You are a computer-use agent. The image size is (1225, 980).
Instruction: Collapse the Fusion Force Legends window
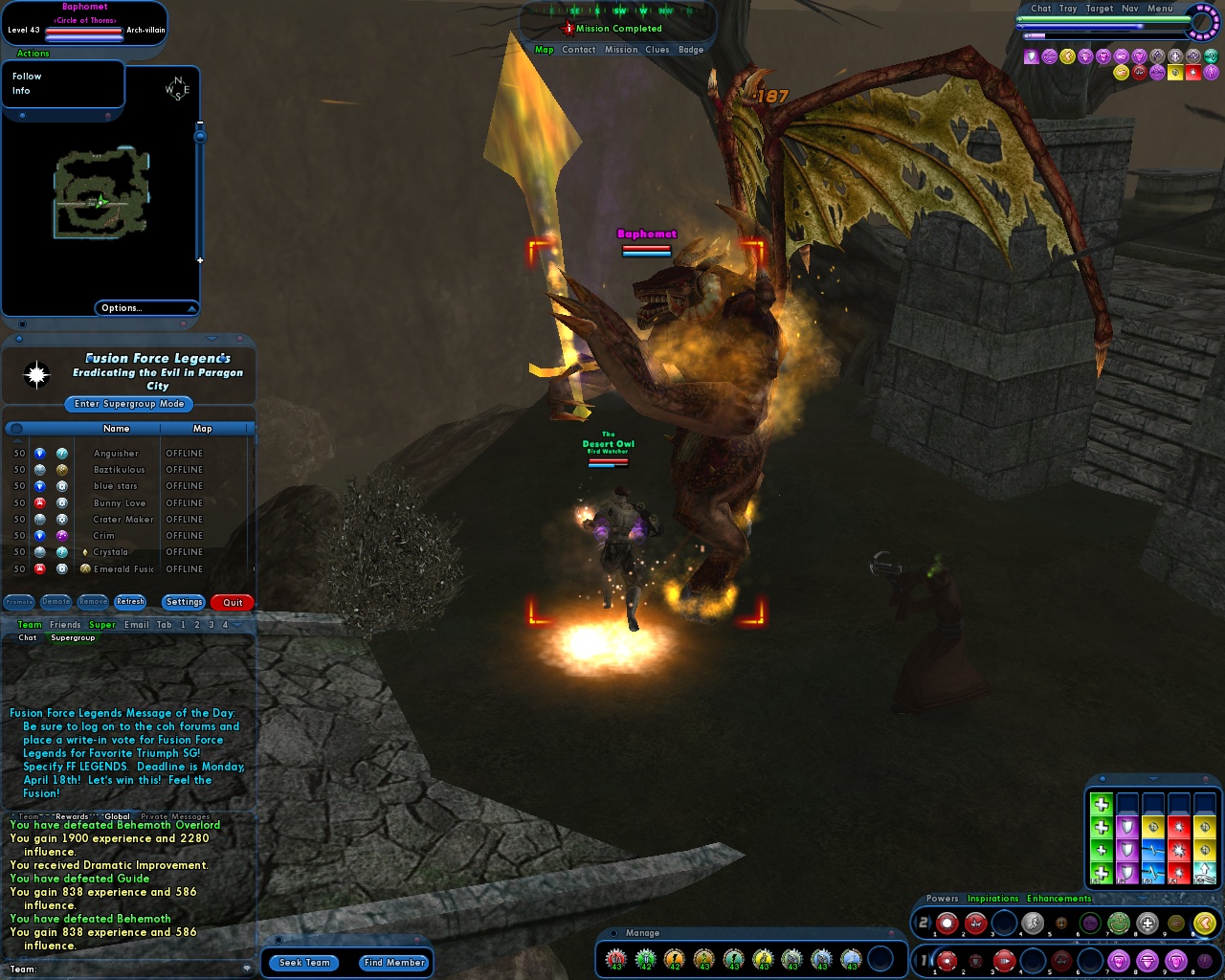point(212,339)
